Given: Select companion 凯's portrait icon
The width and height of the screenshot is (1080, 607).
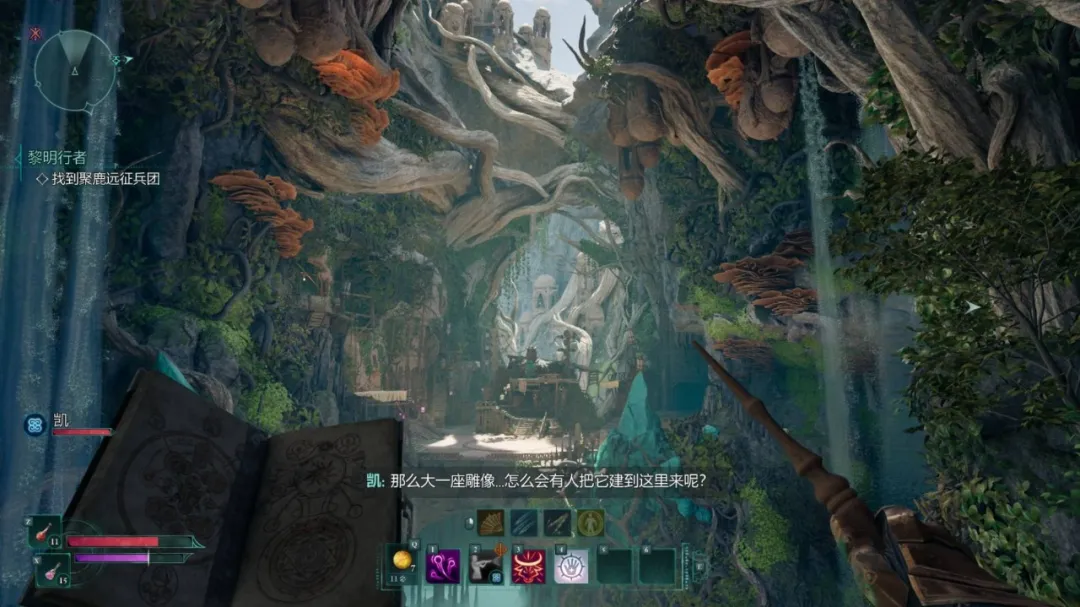Looking at the screenshot, I should pos(35,425).
